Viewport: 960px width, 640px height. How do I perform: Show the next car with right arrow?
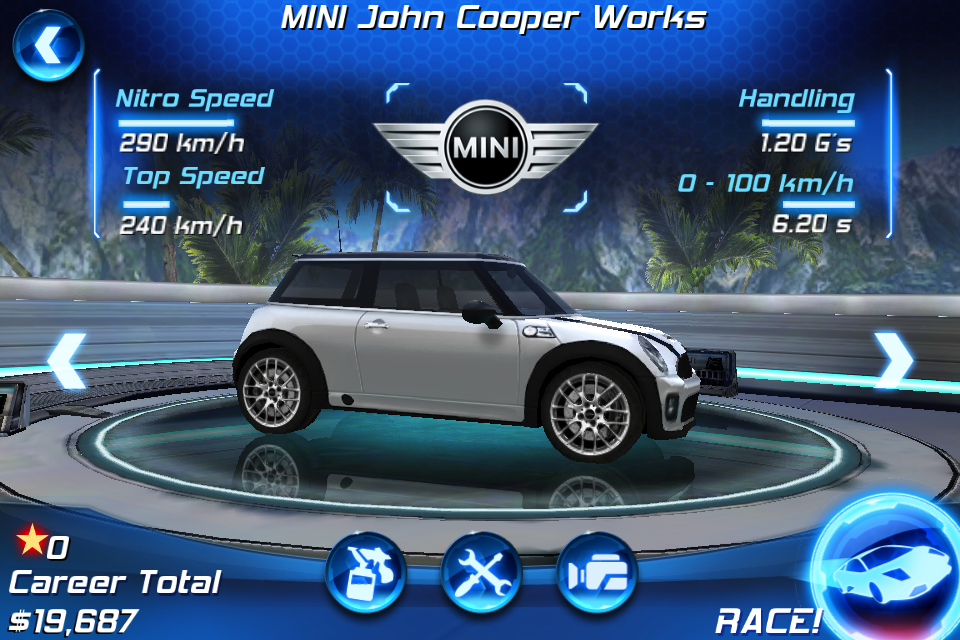pos(892,361)
